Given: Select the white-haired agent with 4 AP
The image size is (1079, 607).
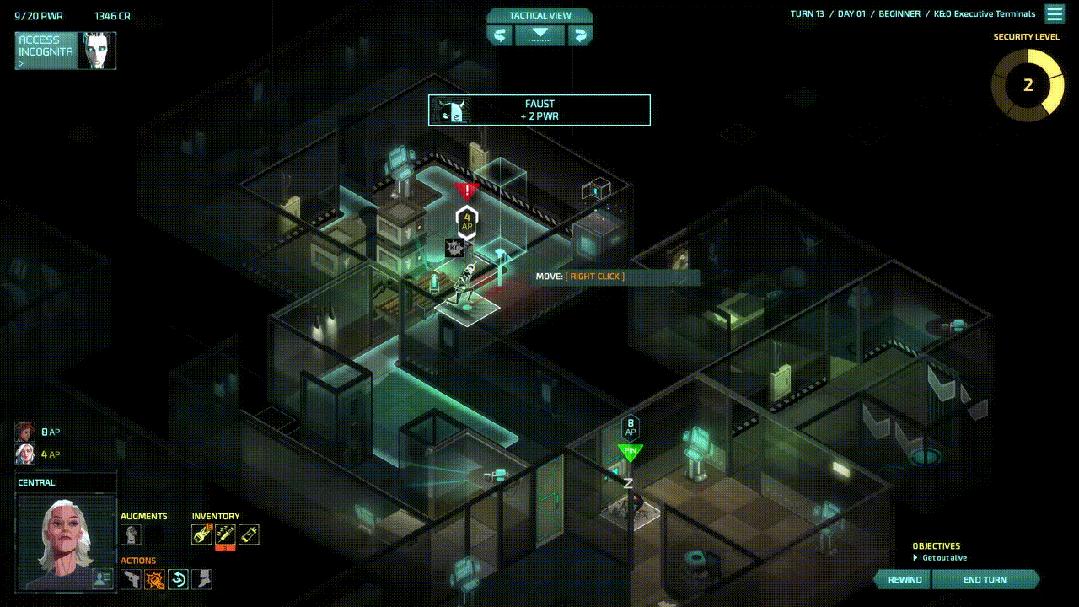Looking at the screenshot, I should 24,454.
